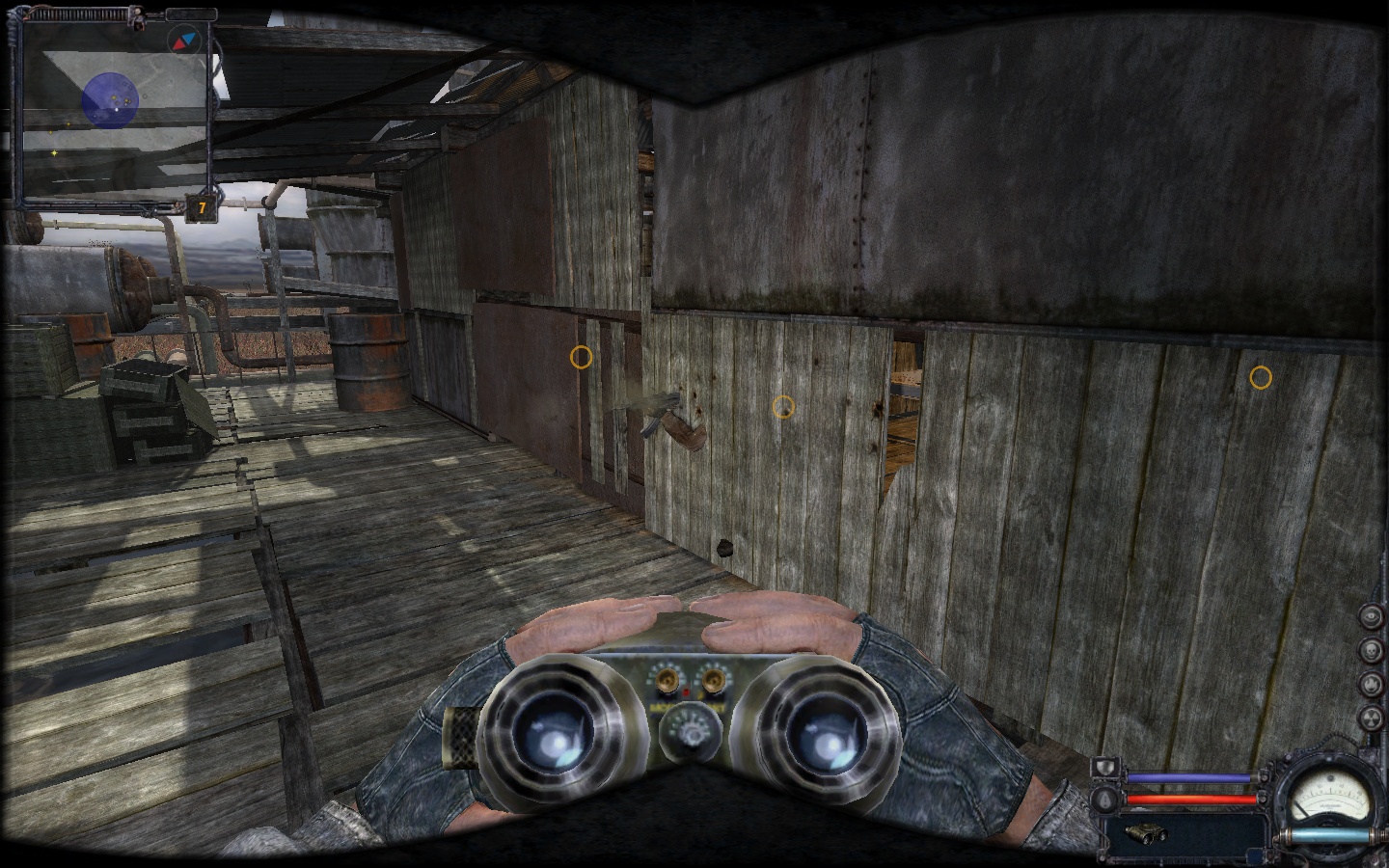Click the radiation trefoil status icon
The height and width of the screenshot is (868, 1389).
pyautogui.click(x=1371, y=718)
